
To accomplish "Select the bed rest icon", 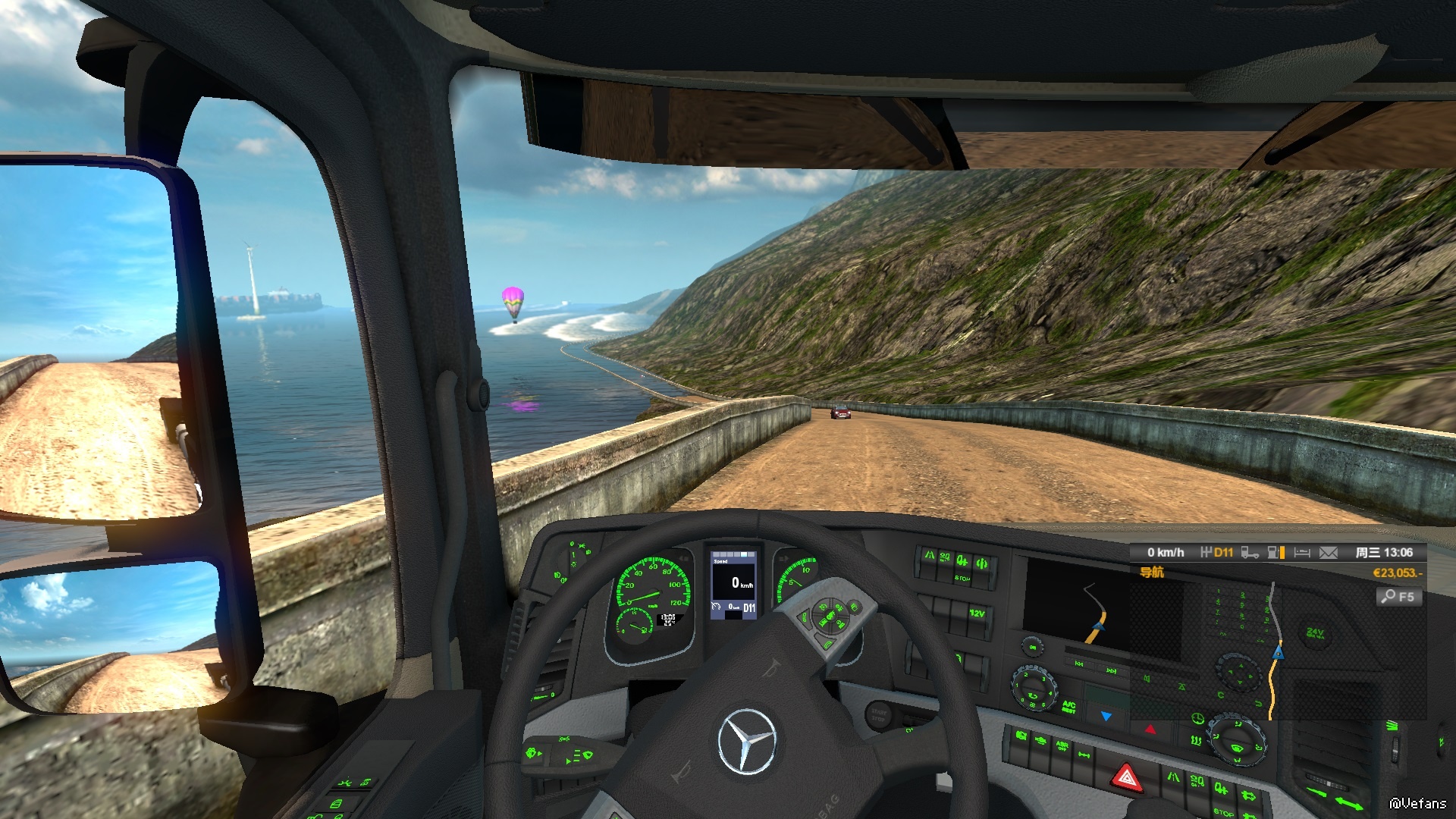I will [x=1302, y=553].
